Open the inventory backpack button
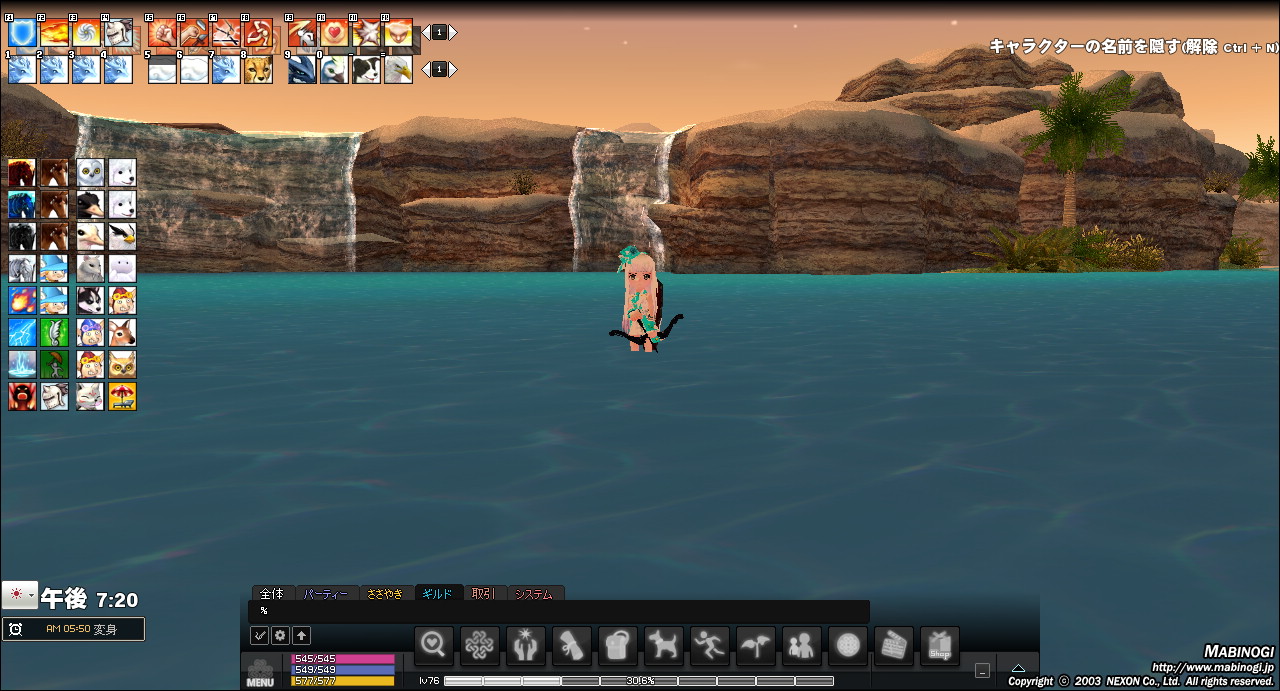Screen dimensions: 1280x691 [x=618, y=645]
